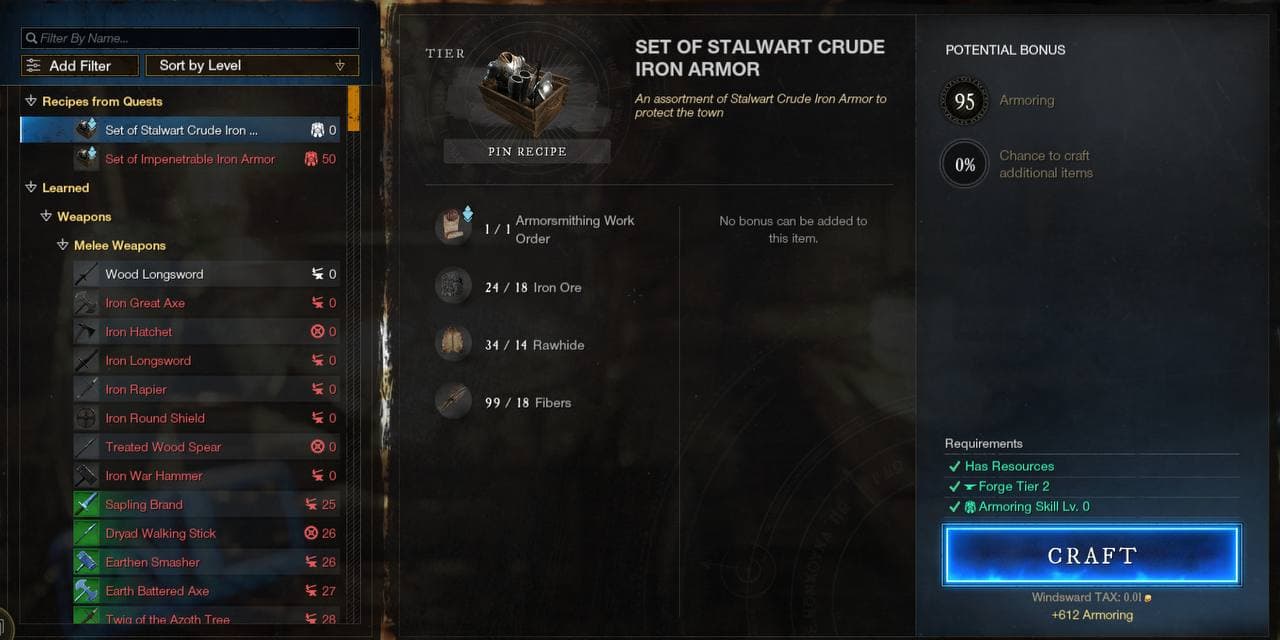The image size is (1280, 640).
Task: Collapse the Weapons category
Action: point(46,217)
